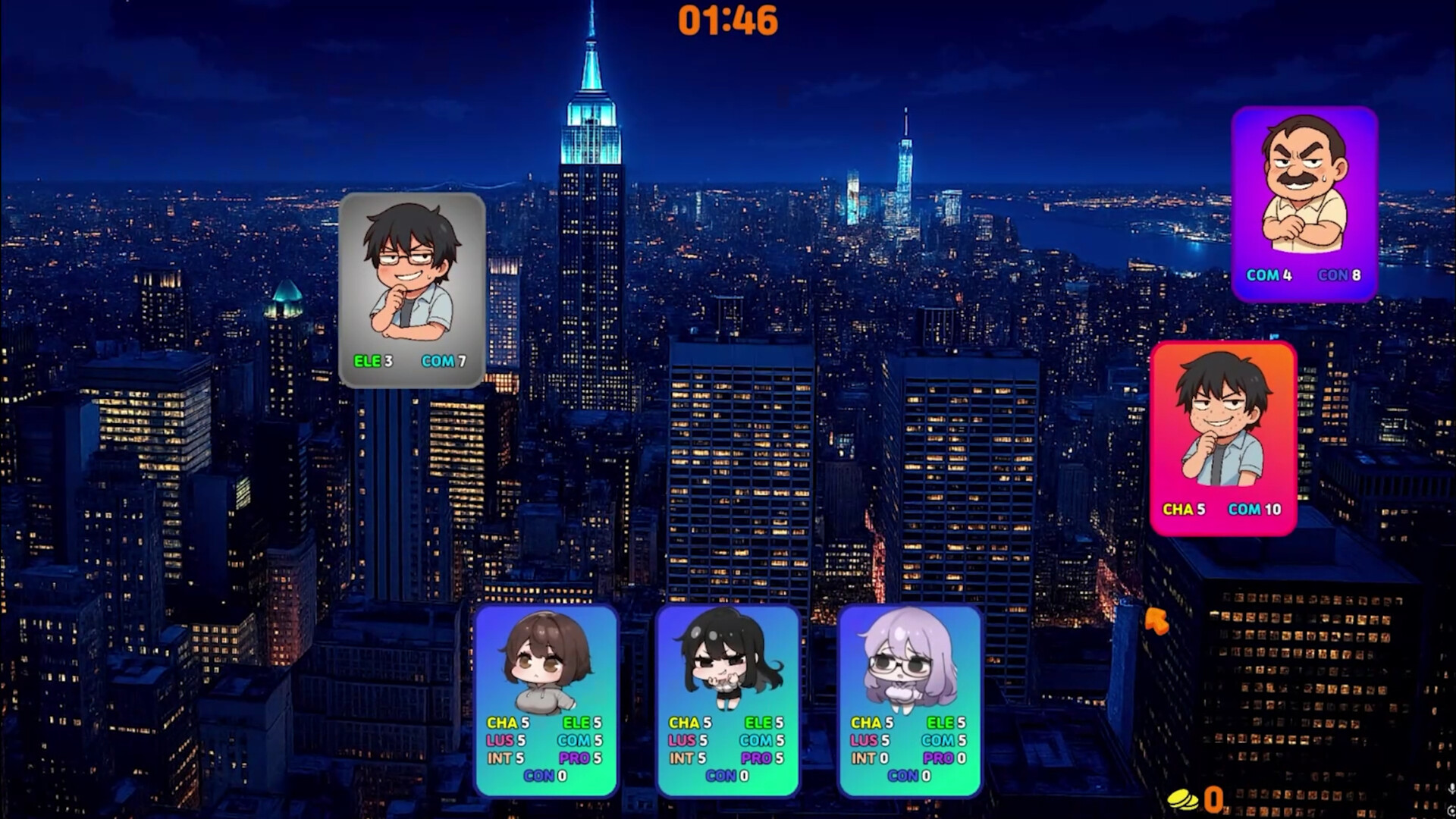Image resolution: width=1456 pixels, height=819 pixels.
Task: Select the grey glasses guy card
Action: [x=412, y=290]
